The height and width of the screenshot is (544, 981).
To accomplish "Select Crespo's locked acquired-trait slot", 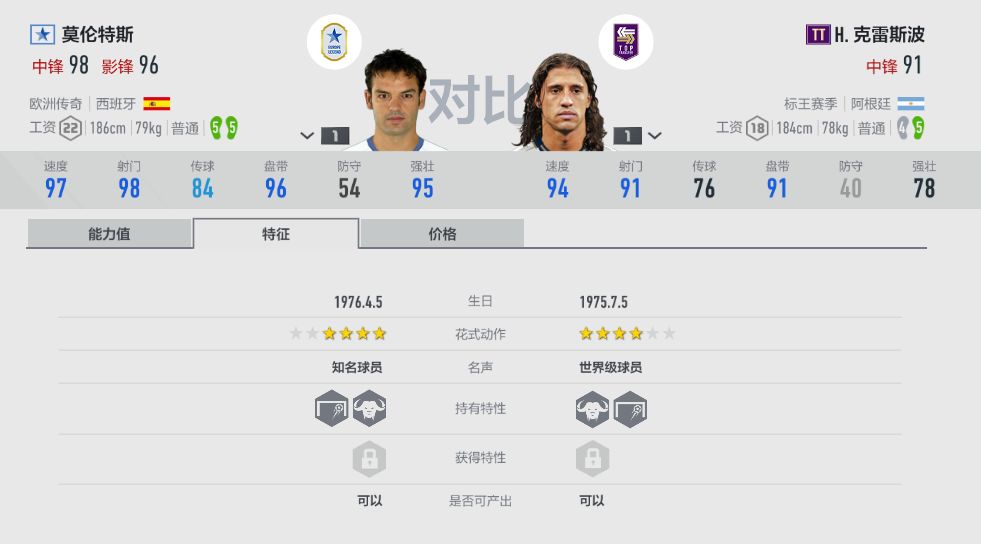I will click(x=592, y=459).
